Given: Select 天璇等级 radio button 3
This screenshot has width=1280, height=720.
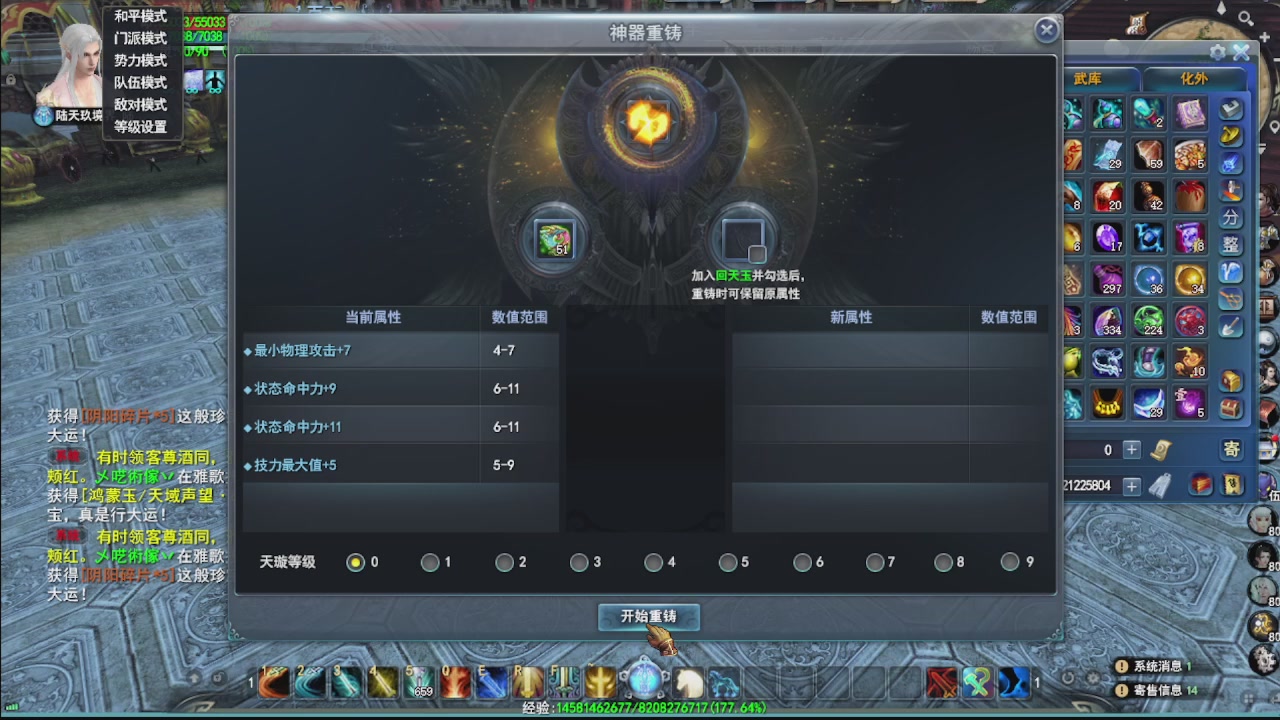Looking at the screenshot, I should (580, 562).
